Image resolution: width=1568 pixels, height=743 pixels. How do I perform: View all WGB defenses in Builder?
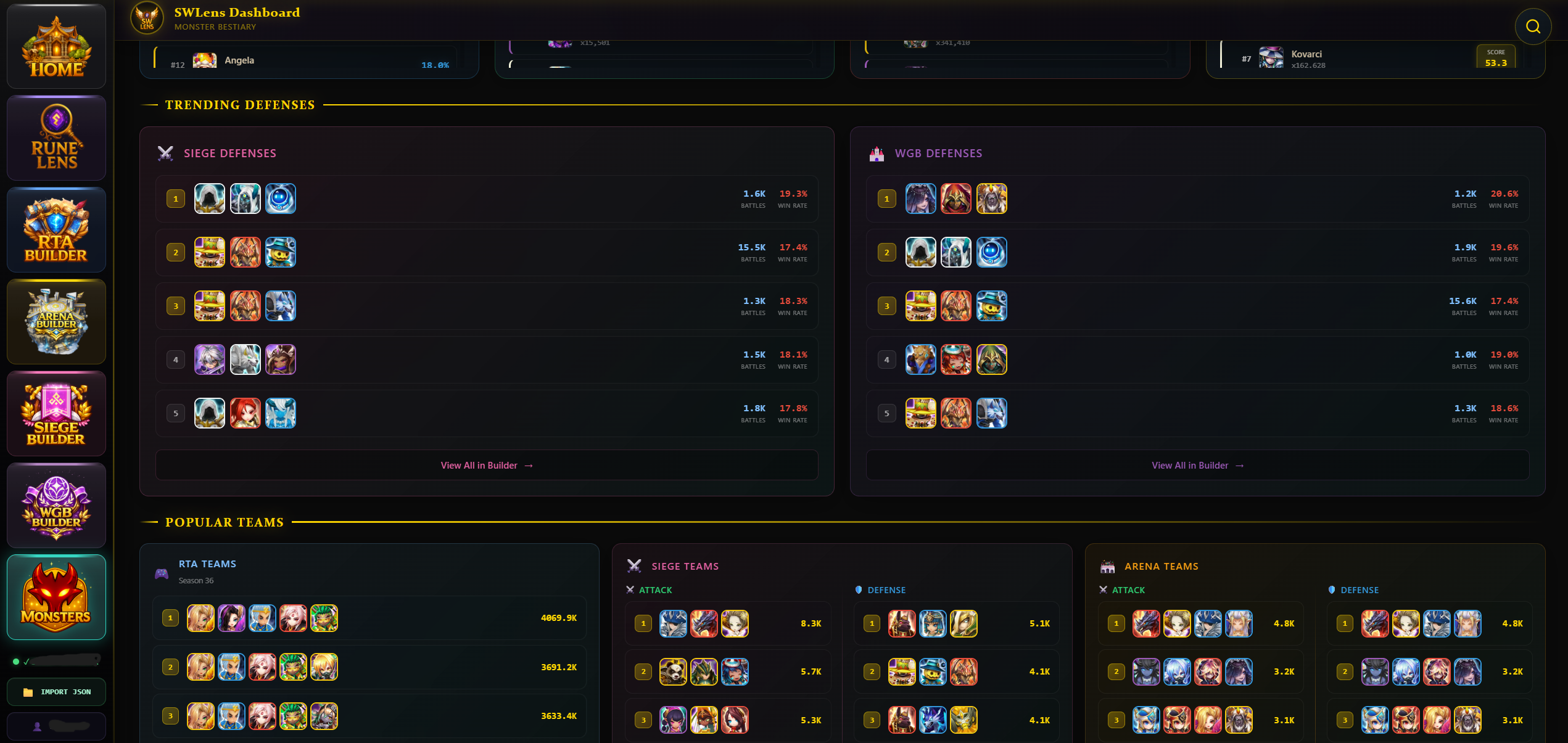[x=1197, y=466]
